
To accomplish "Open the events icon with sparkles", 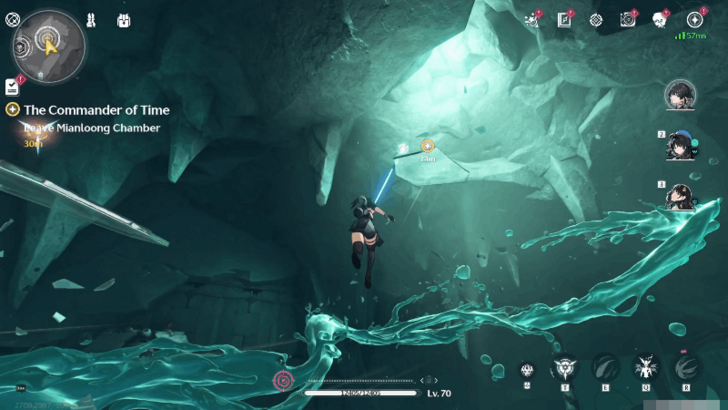I will (x=532, y=19).
